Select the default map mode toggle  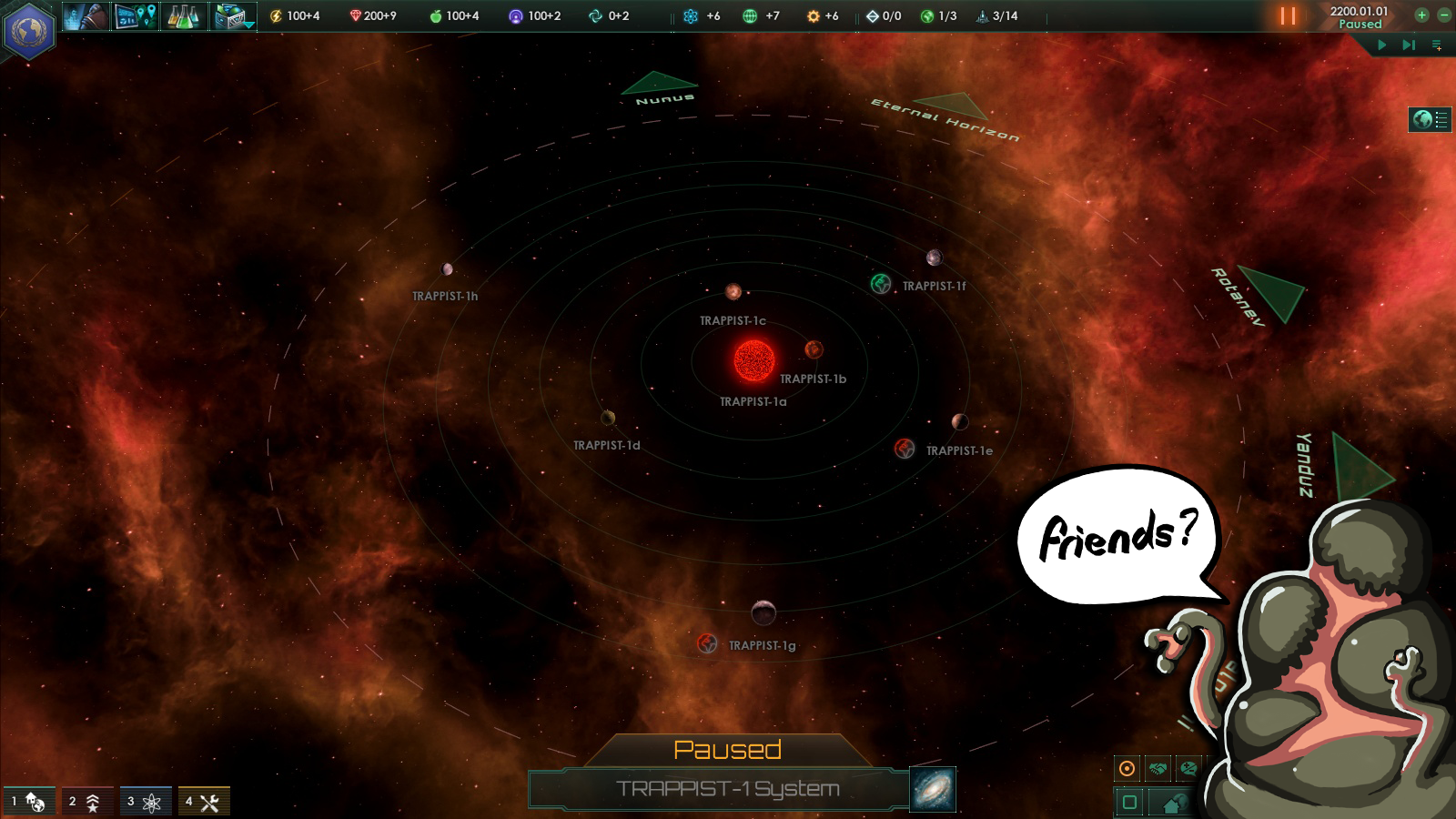(x=1127, y=768)
